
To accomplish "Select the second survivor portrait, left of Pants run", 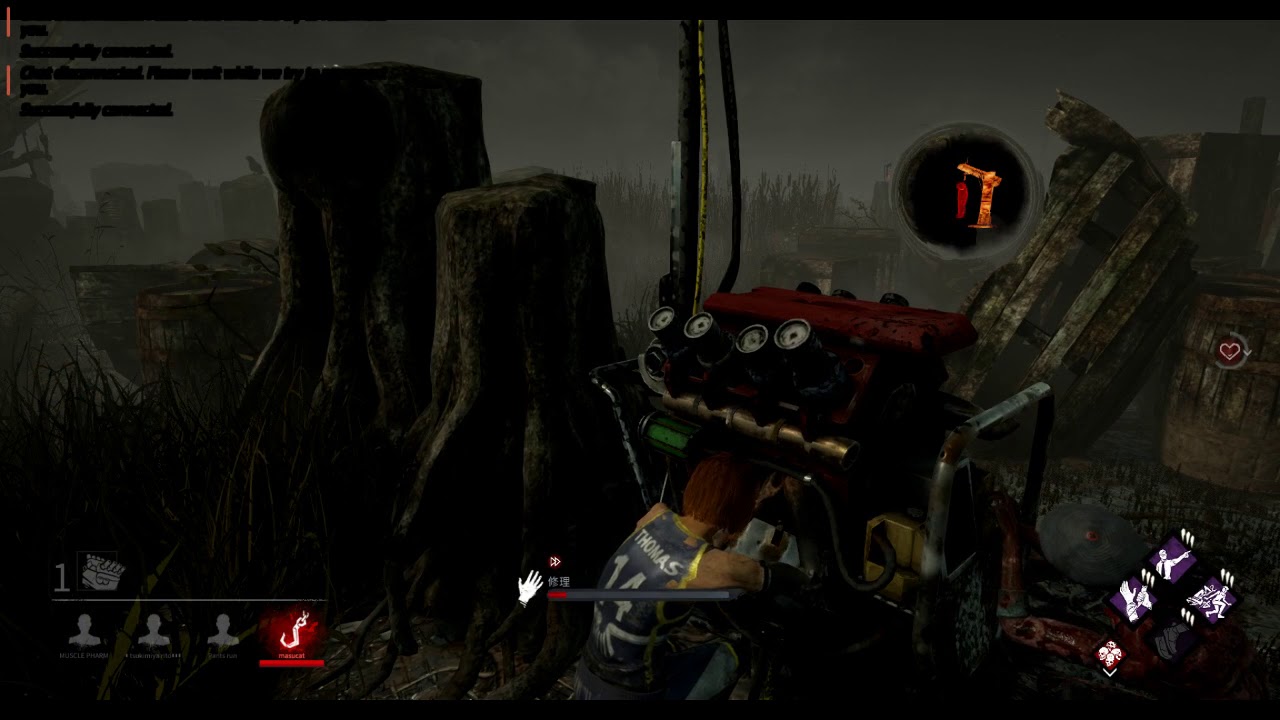I will [x=153, y=631].
